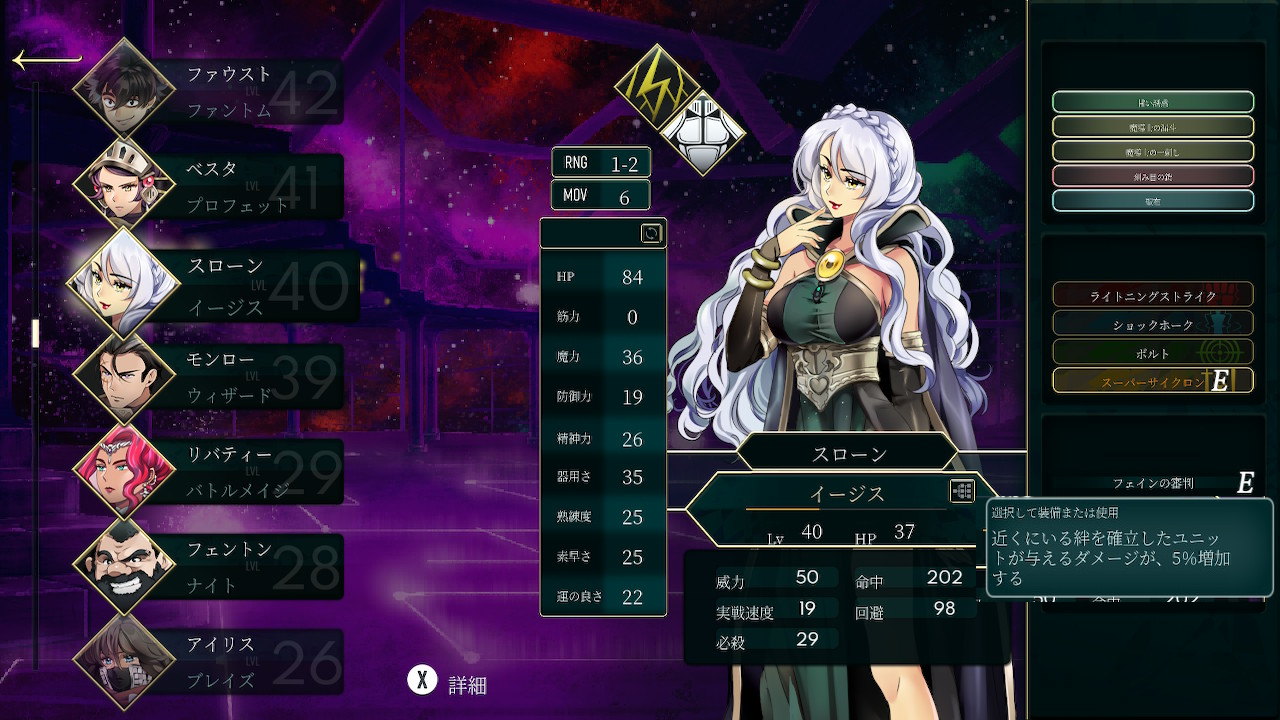Click the top green-bordered skill button
Screen dimensions: 1280x720
[1152, 102]
